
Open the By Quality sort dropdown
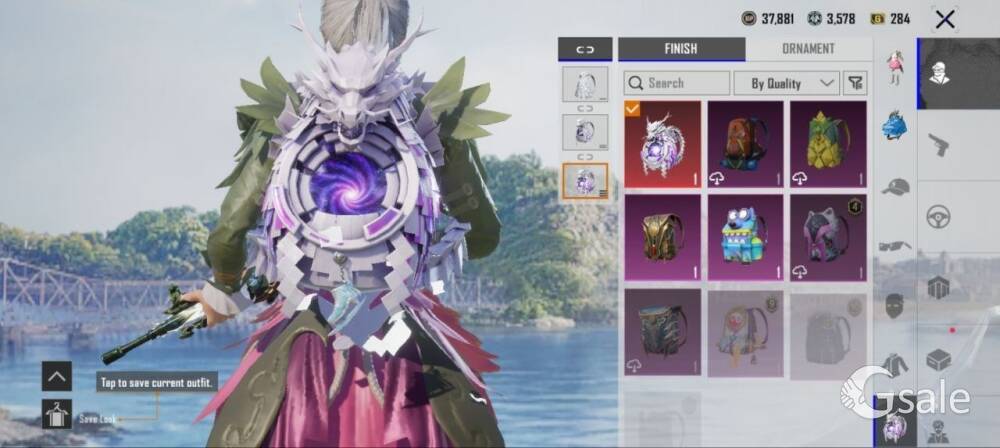[x=786, y=83]
